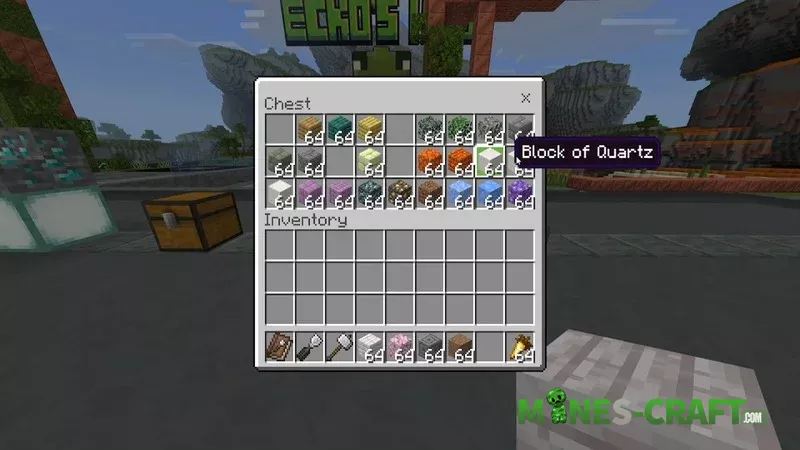This screenshot has height=450, width=800.
Task: Select the purple crystal block stack
Action: [520, 191]
